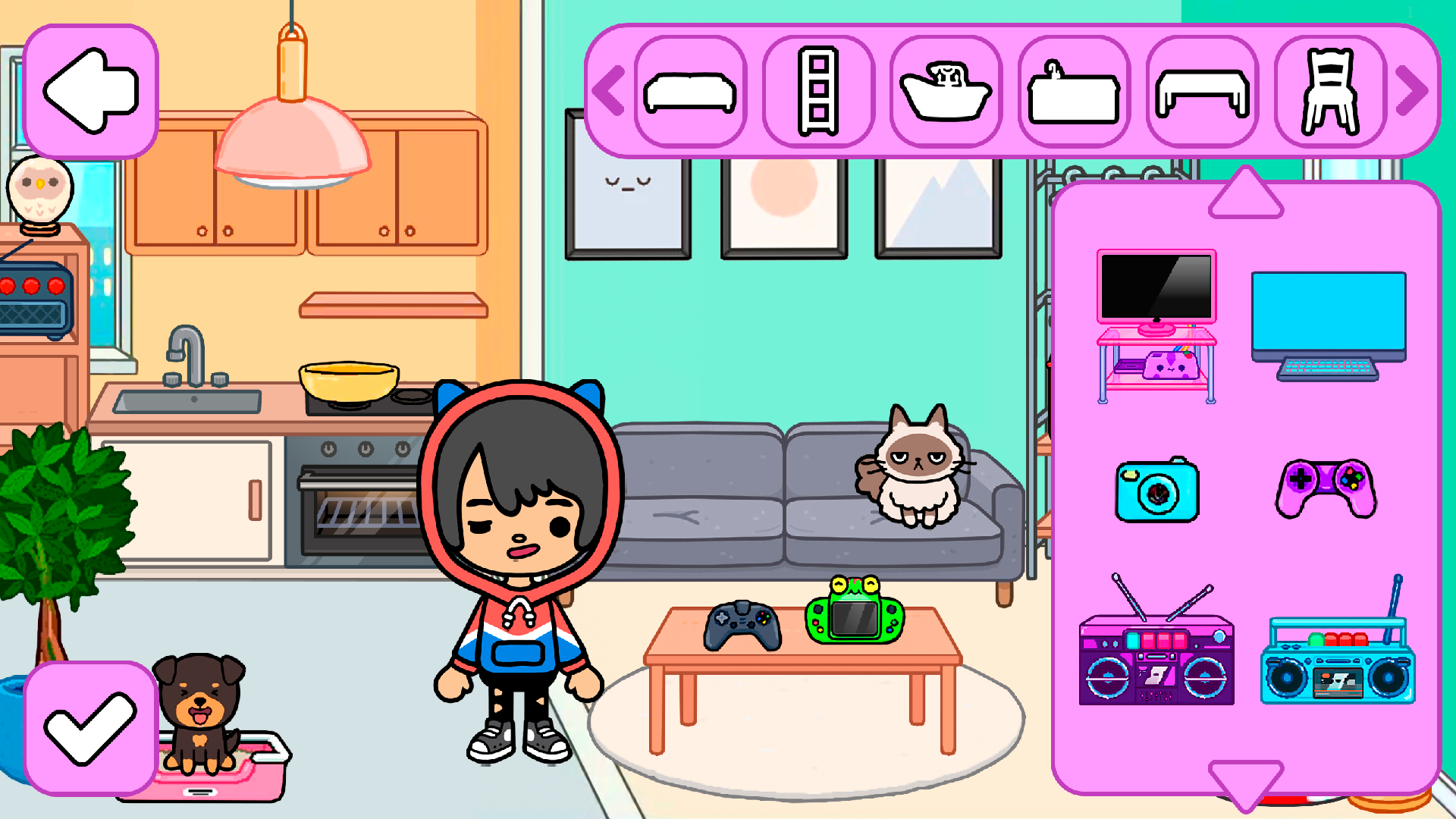Image resolution: width=1456 pixels, height=819 pixels.
Task: Select the shelf furniture category
Action: pyautogui.click(x=819, y=91)
